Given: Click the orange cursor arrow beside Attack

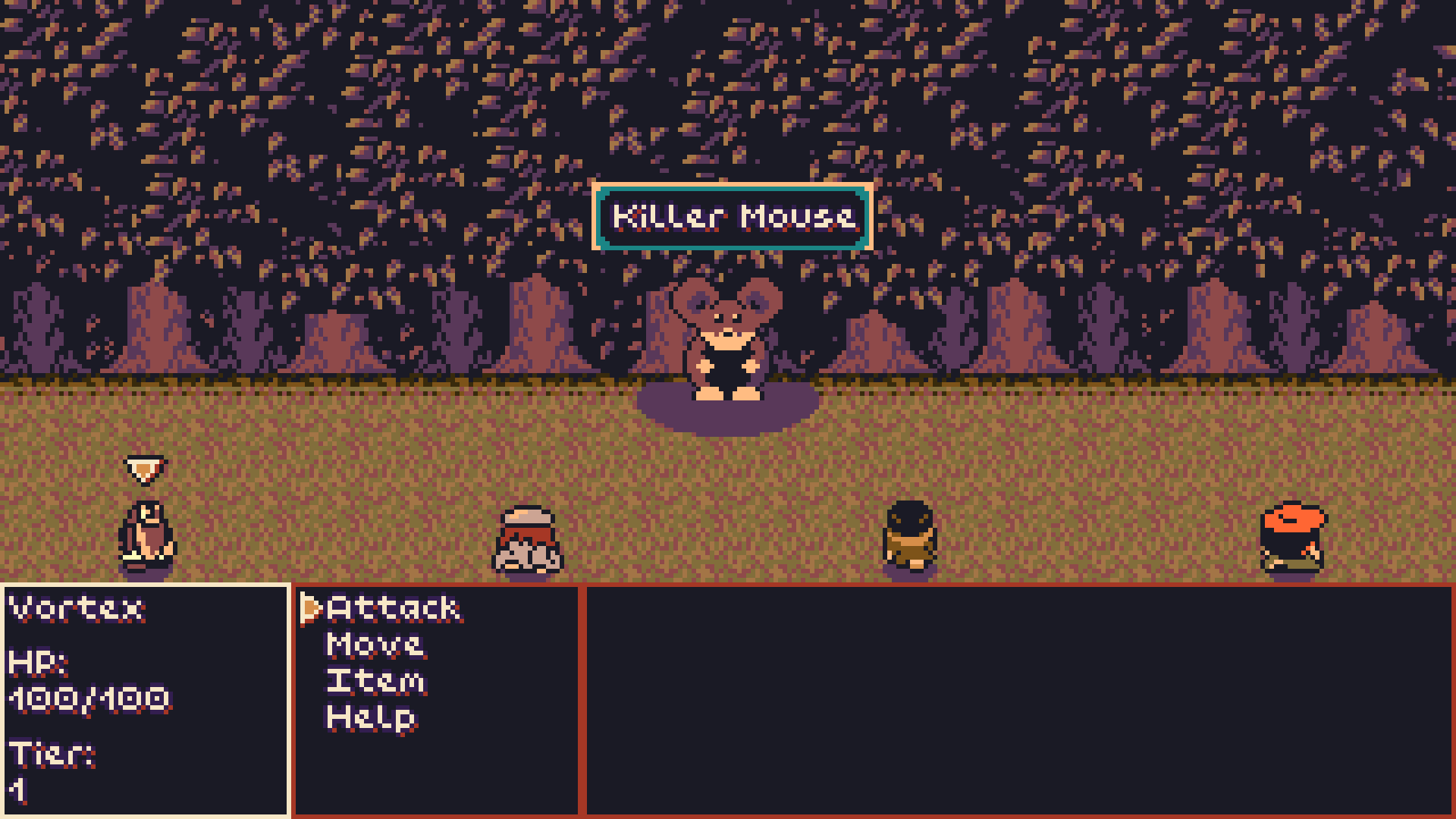Looking at the screenshot, I should (310, 608).
